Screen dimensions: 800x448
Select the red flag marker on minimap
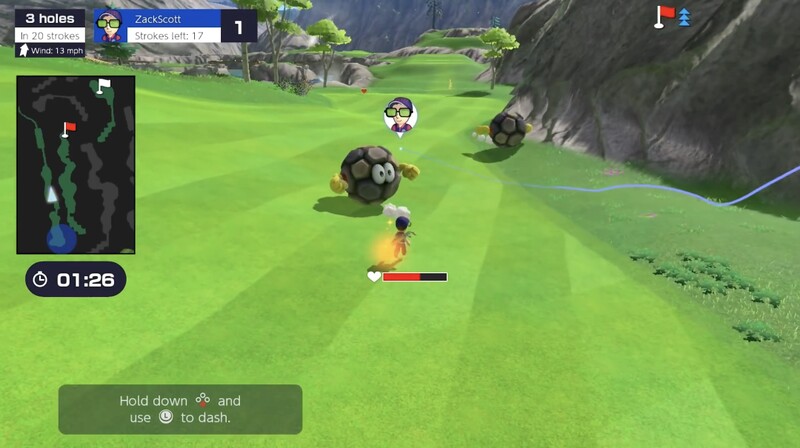point(69,128)
